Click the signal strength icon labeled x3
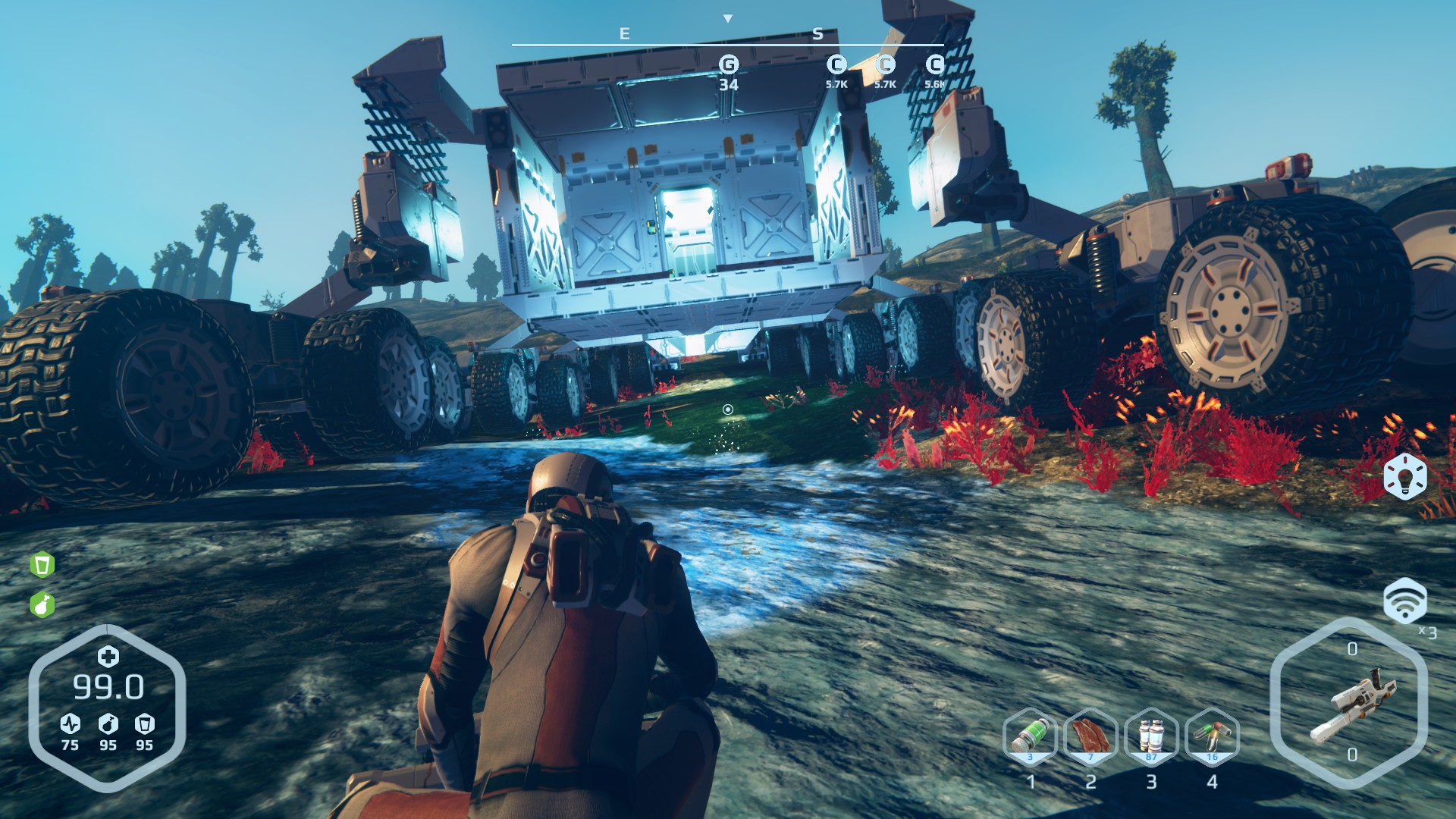The image size is (1456, 819). pyautogui.click(x=1407, y=601)
